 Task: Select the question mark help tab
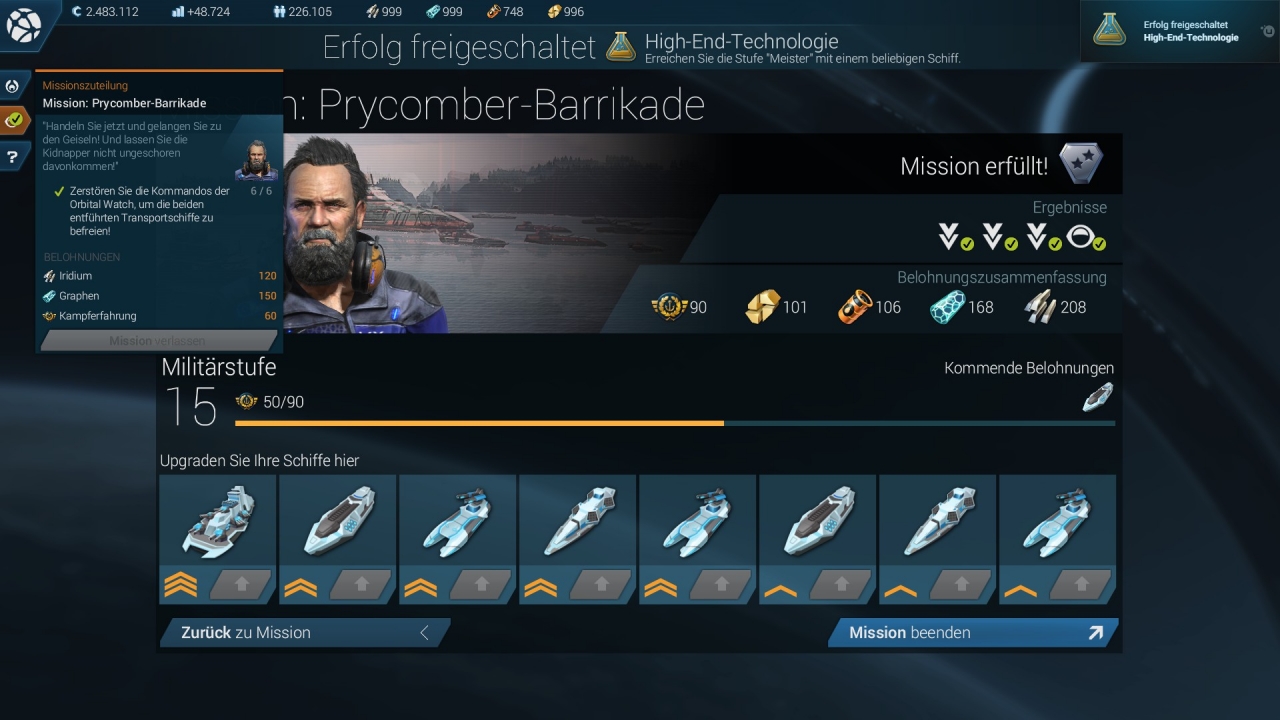tap(12, 156)
